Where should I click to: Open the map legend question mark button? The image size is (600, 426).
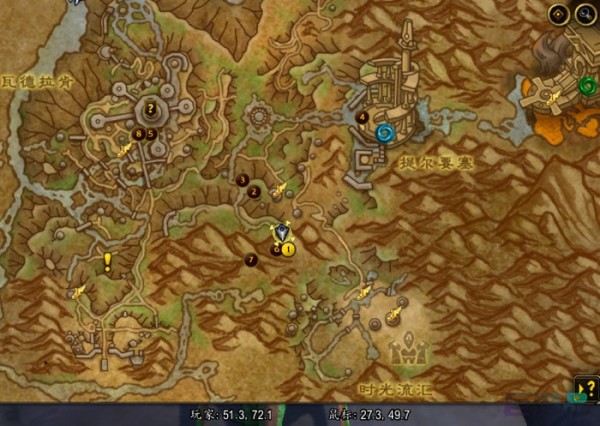pos(587,388)
